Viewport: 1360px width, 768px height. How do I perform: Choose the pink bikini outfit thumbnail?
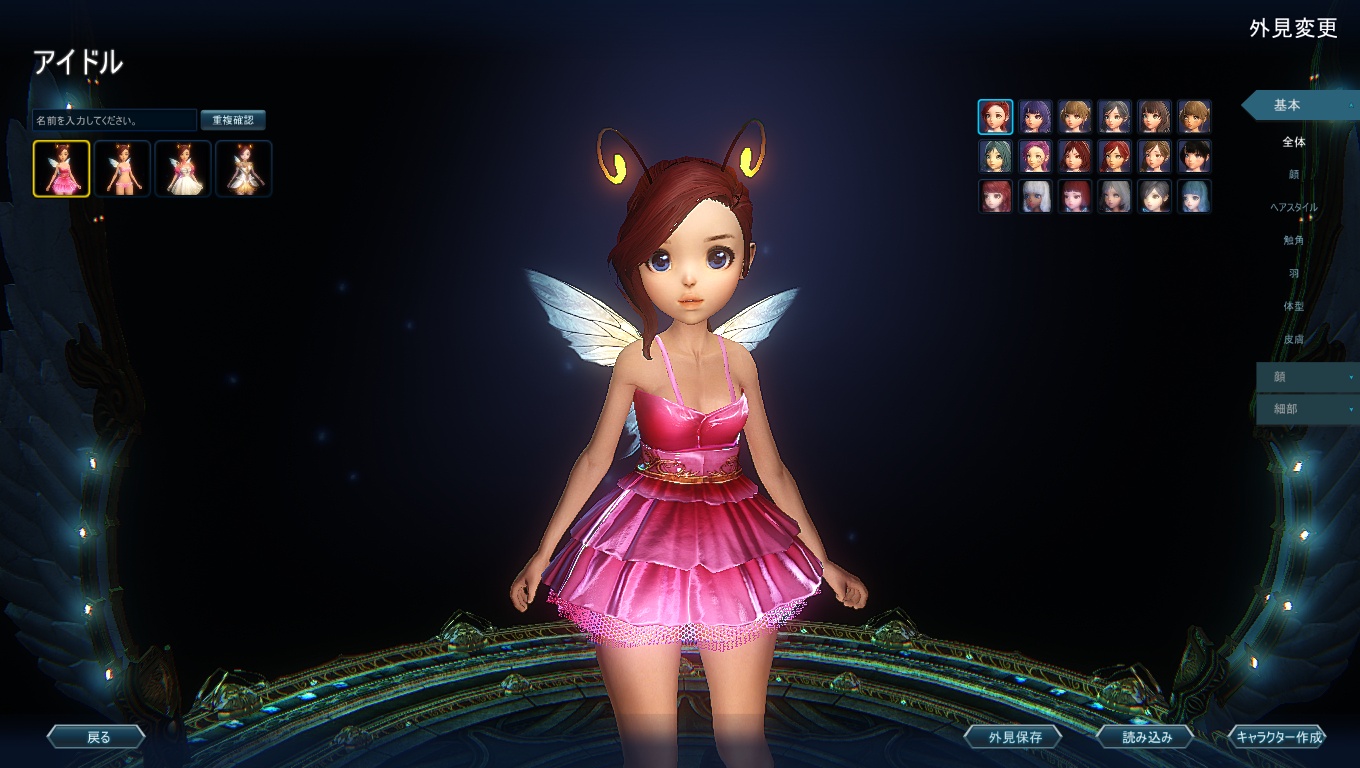122,168
